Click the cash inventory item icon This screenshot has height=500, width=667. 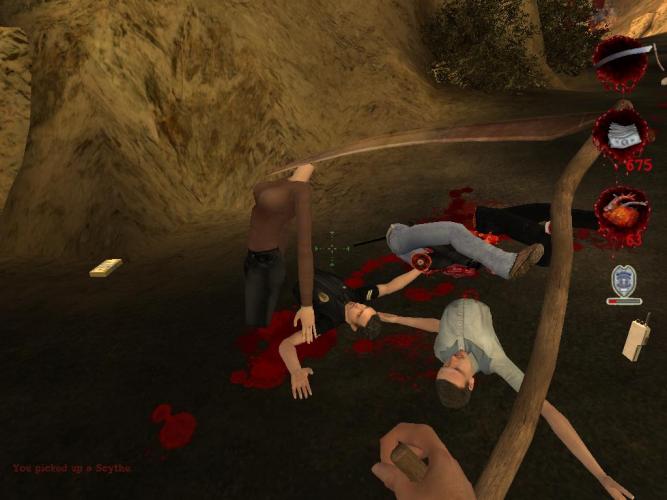click(623, 135)
